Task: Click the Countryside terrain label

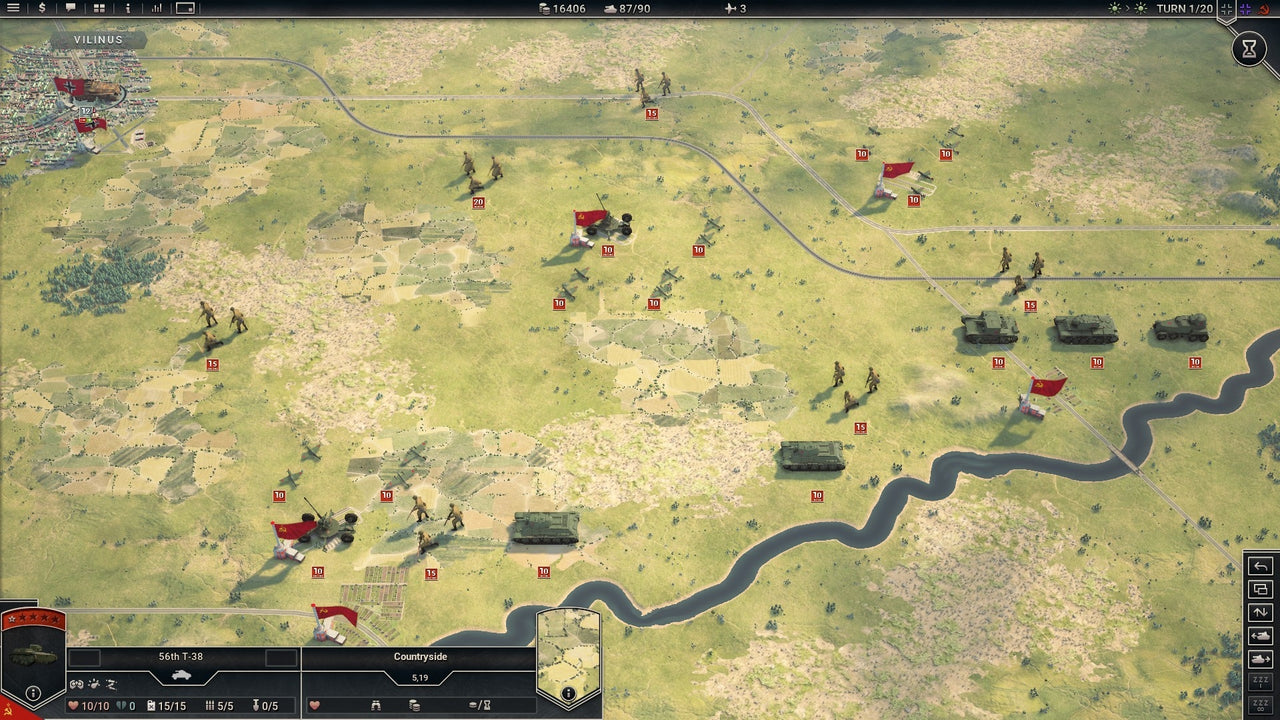Action: (x=420, y=656)
